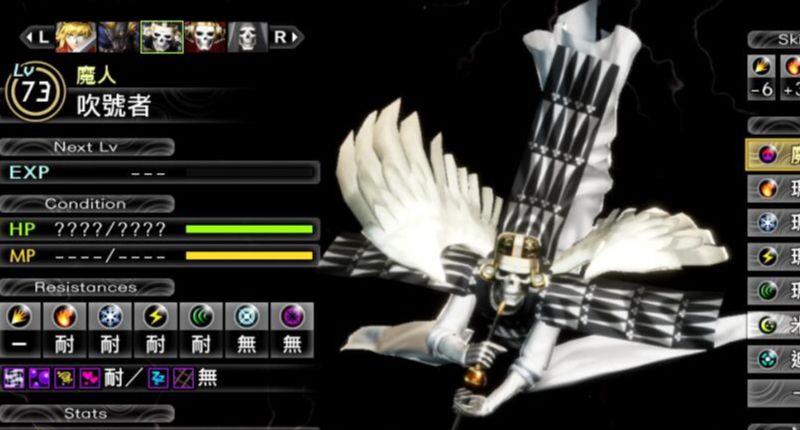
Task: Select the blonde-haired character portrait
Action: pos(73,37)
